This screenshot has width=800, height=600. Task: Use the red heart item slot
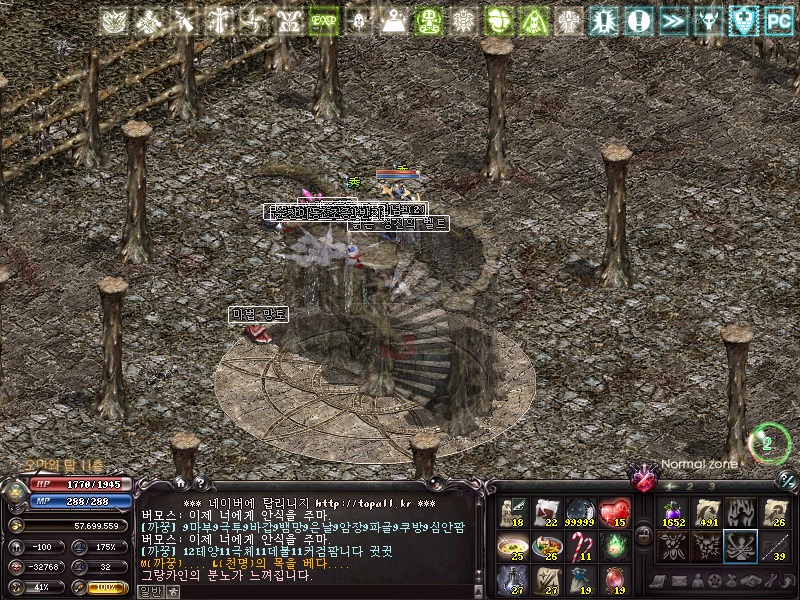coord(614,512)
